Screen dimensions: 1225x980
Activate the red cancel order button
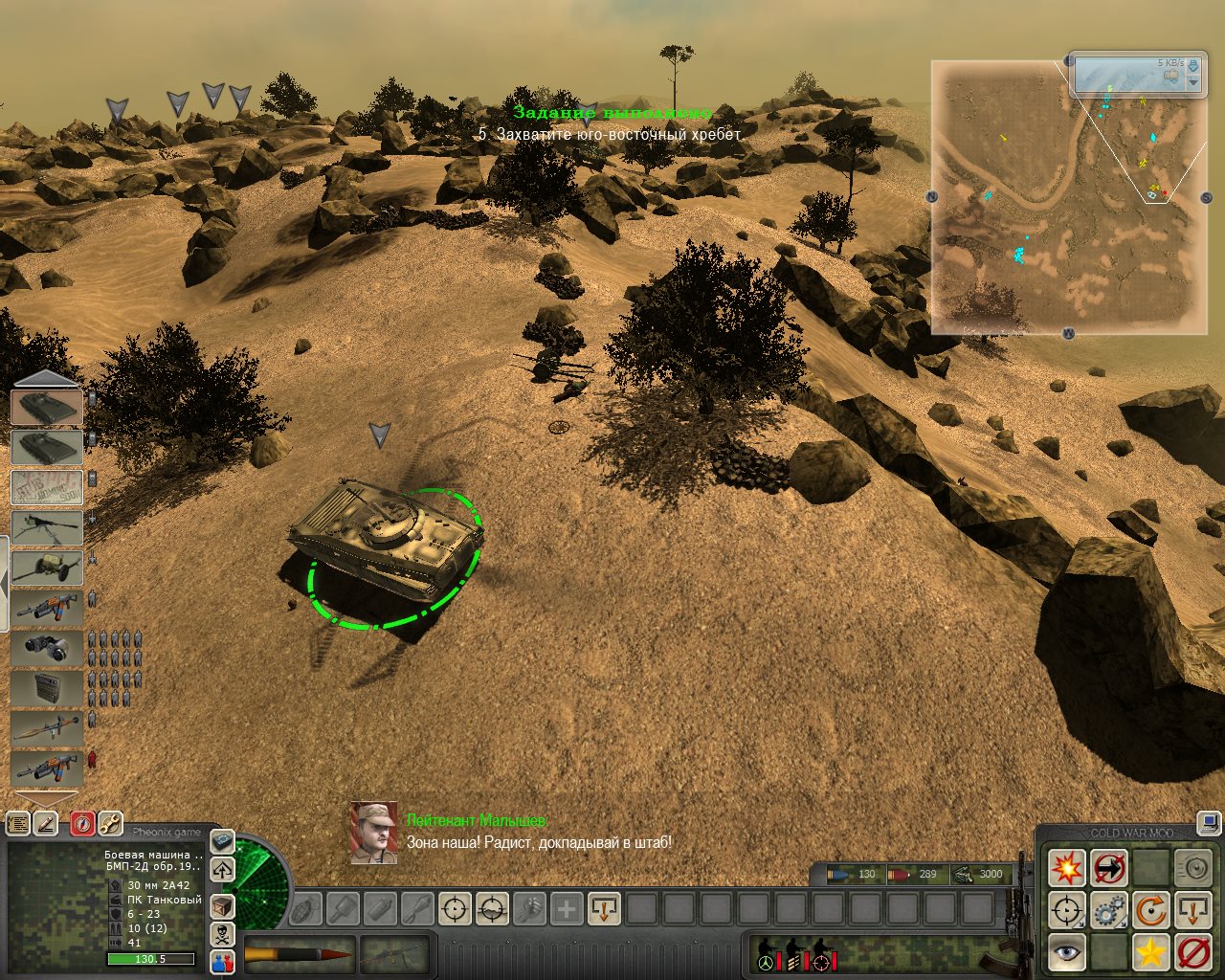pyautogui.click(x=1192, y=952)
